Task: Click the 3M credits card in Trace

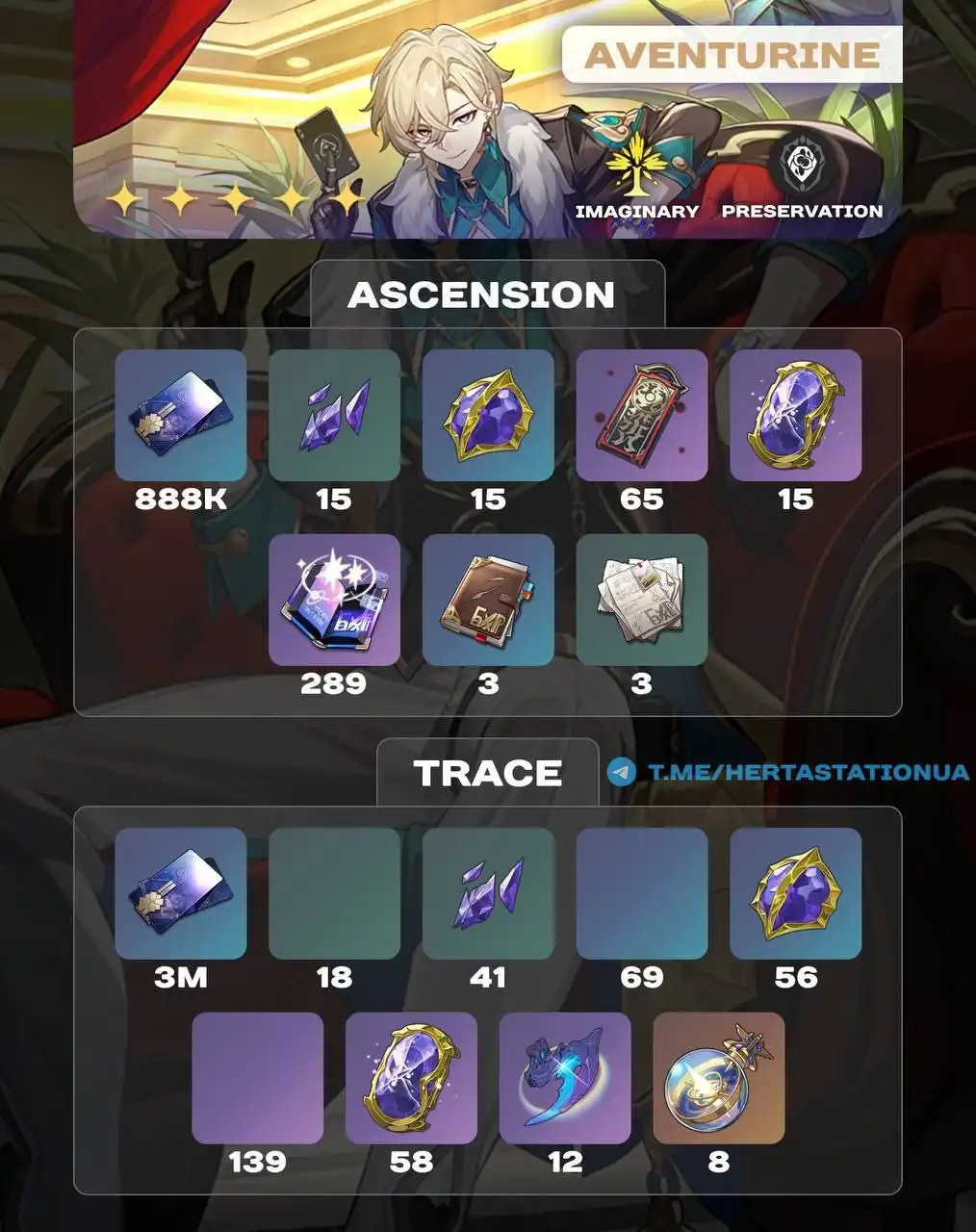Action: point(180,892)
